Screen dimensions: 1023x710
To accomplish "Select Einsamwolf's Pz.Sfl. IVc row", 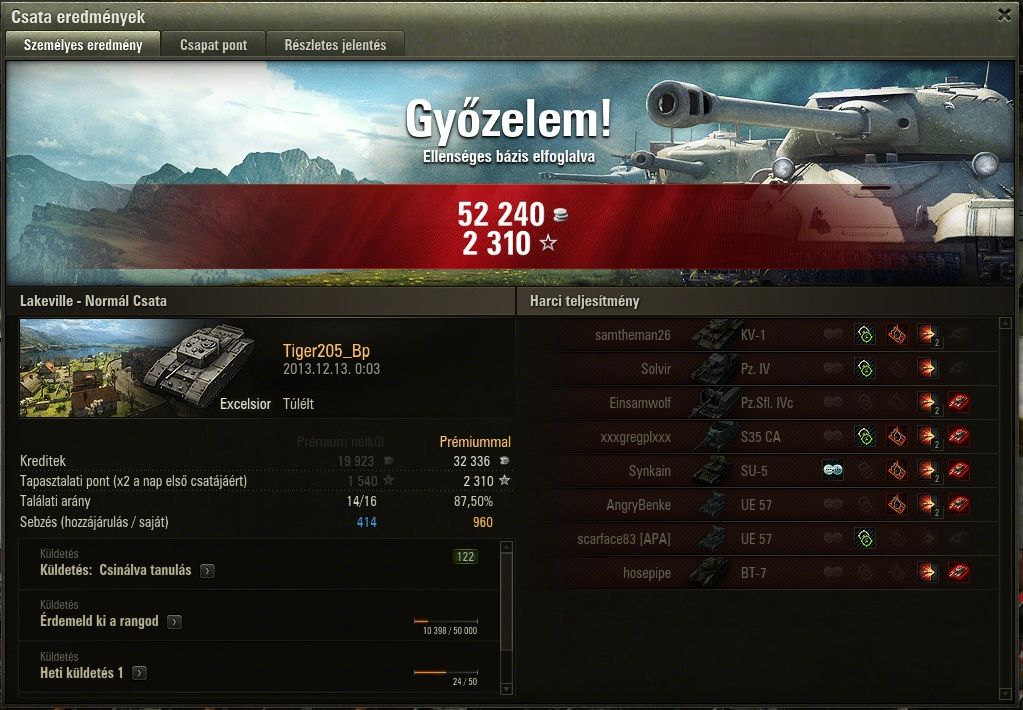I will coord(760,403).
